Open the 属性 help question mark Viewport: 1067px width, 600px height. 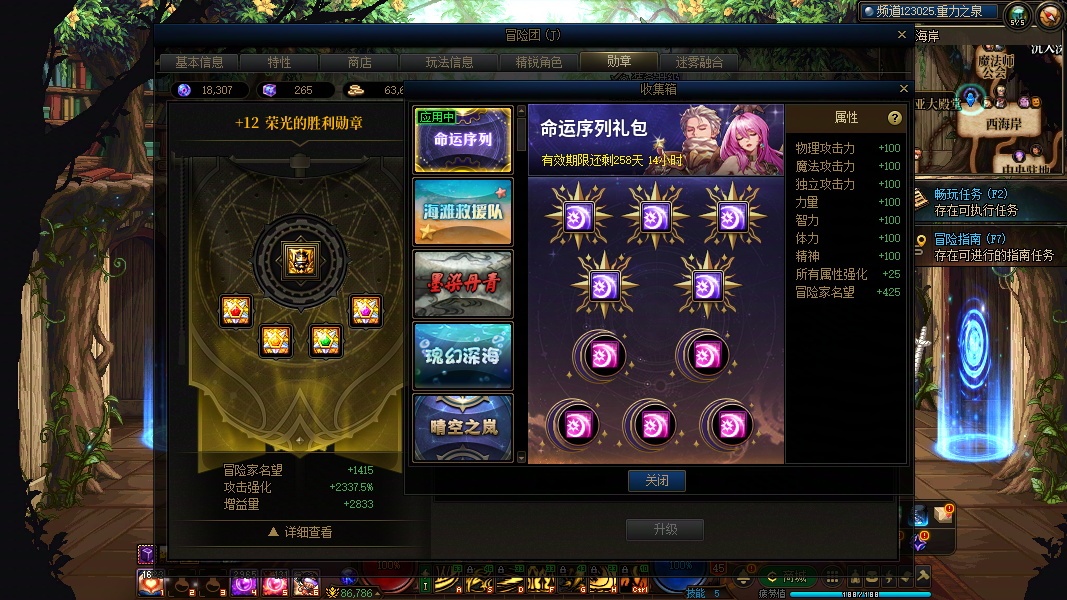click(x=894, y=118)
